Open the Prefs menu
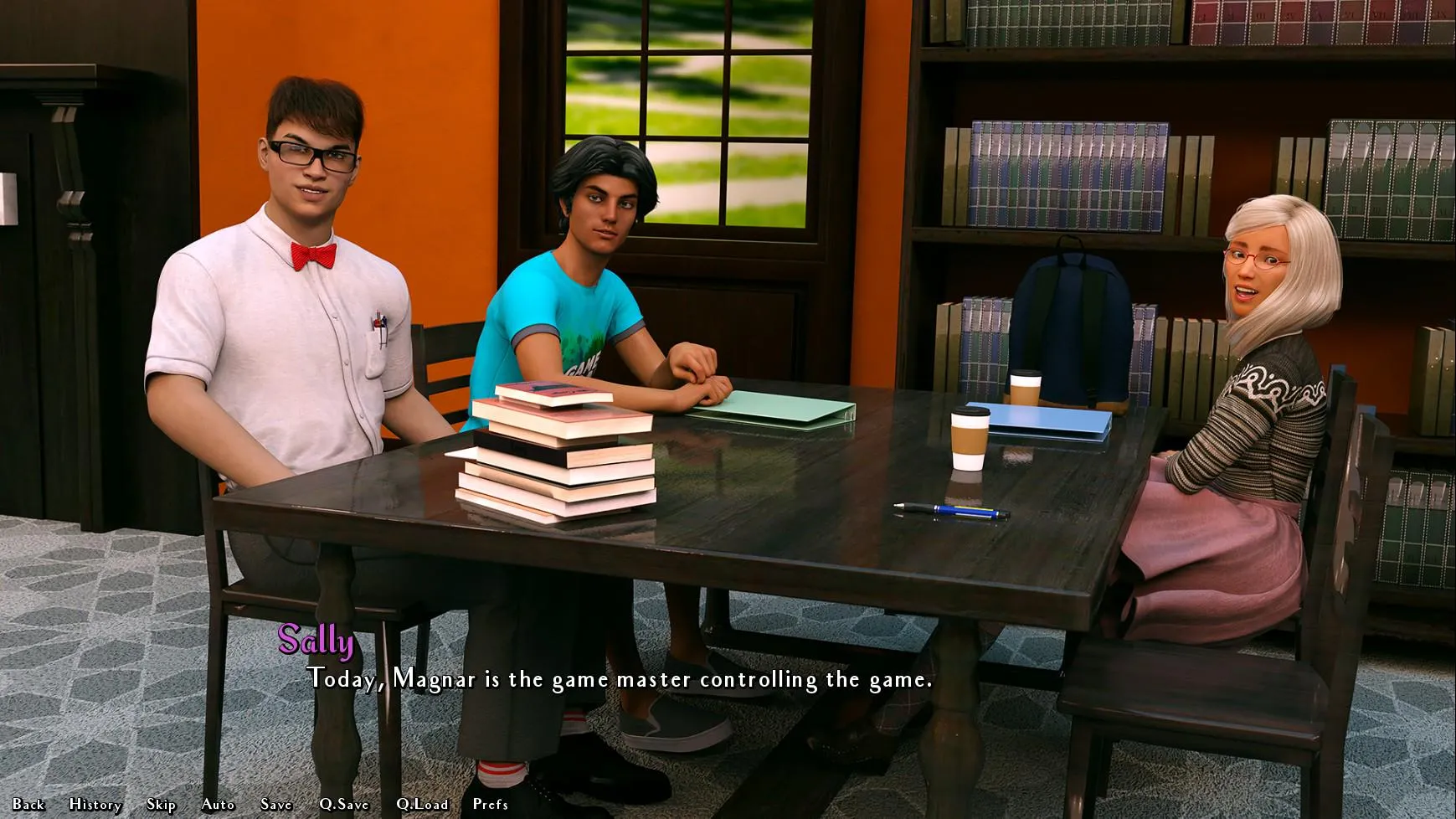Screen dimensions: 1456x819 [x=490, y=804]
